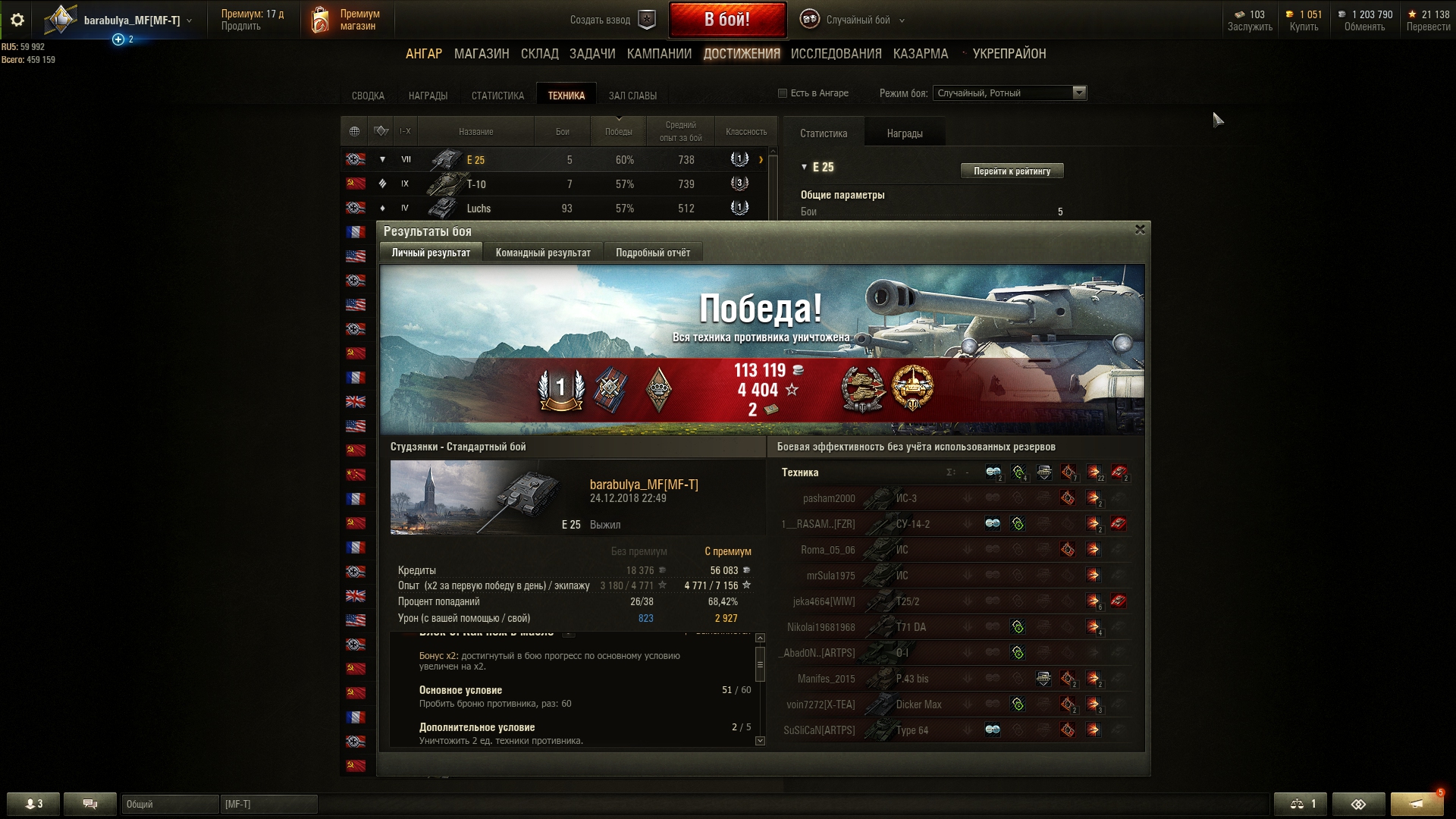This screenshot has height=819, width=1456.
Task: Close the Результаты боя window
Action: (x=1139, y=230)
